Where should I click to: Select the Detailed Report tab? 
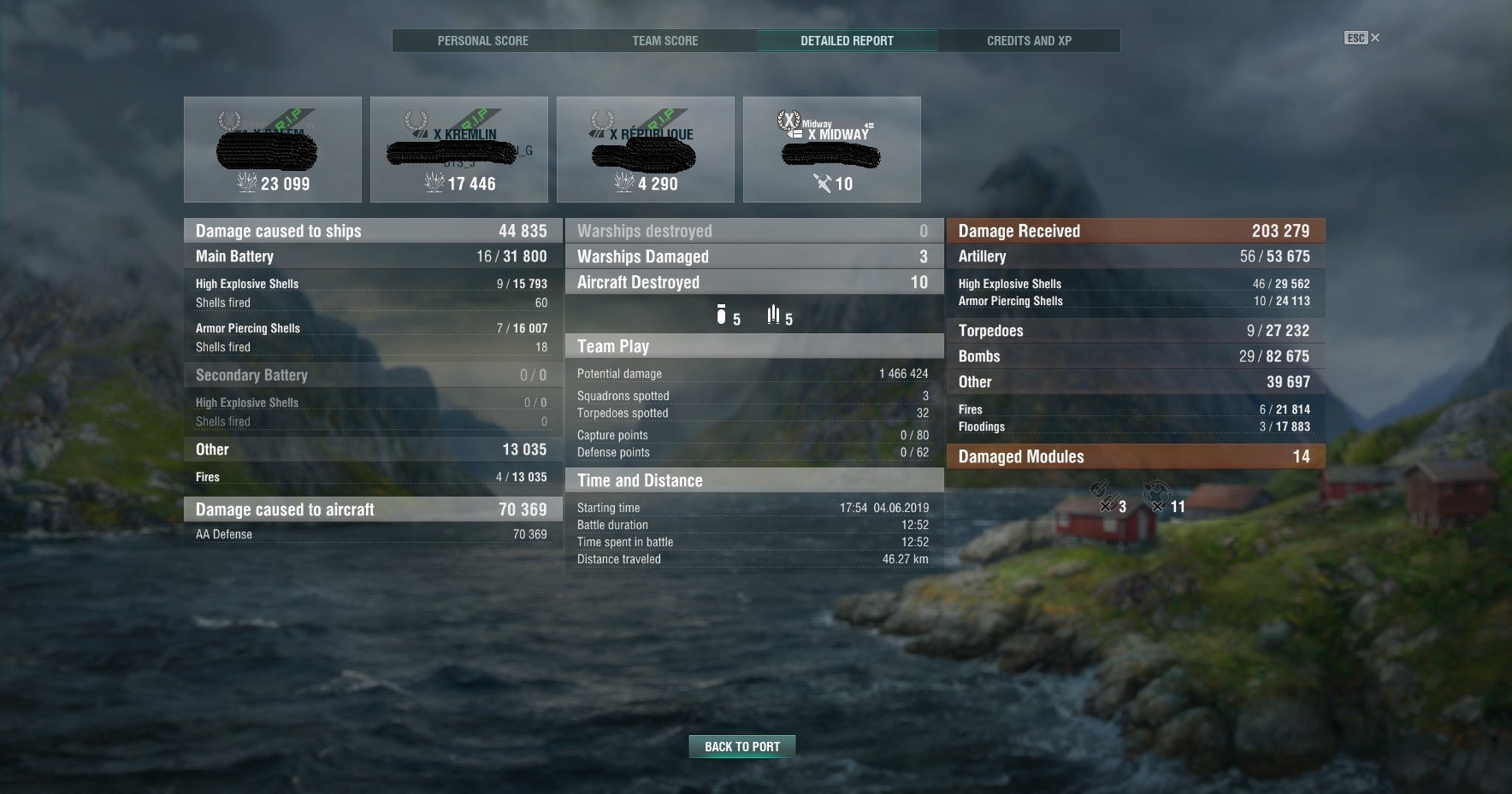[x=847, y=40]
